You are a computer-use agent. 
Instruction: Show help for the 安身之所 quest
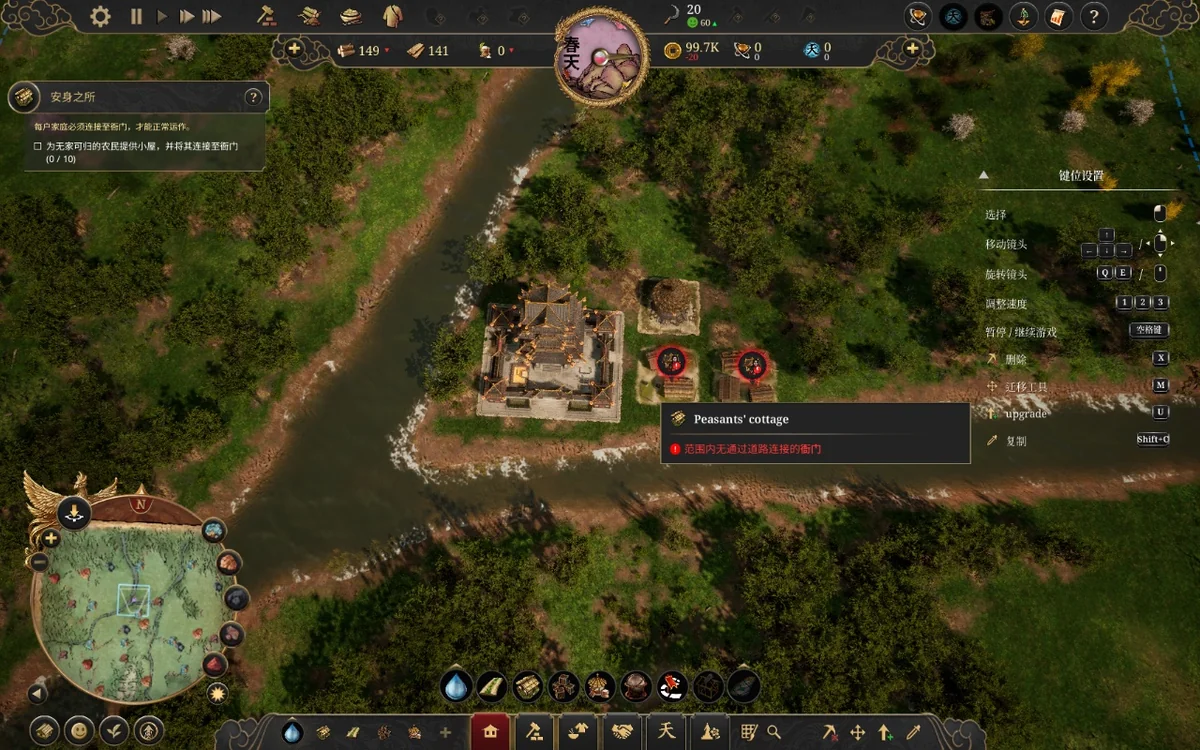[x=253, y=97]
